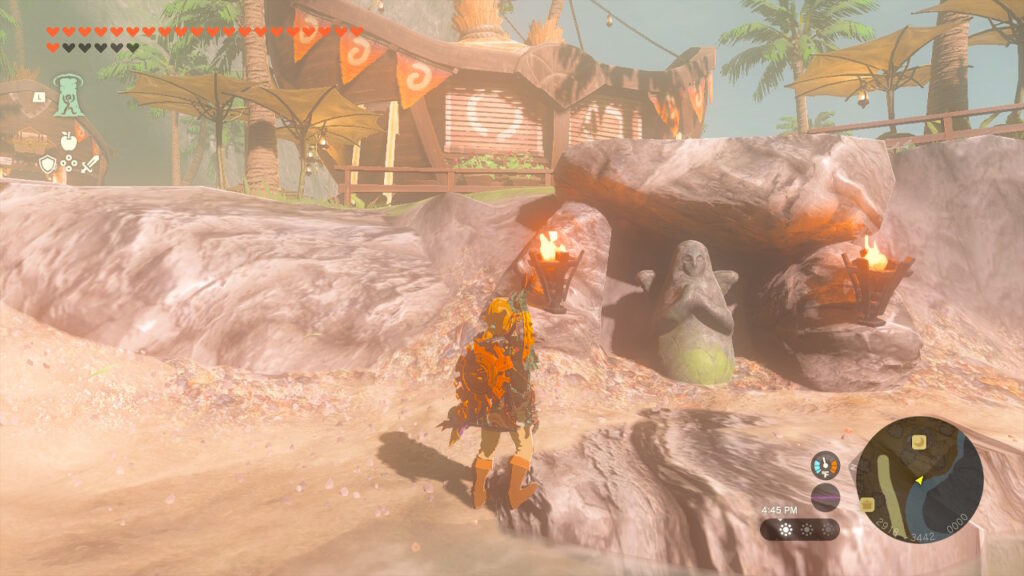
Task: Select the shop marker on the minimap's left edge
Action: 867,504
